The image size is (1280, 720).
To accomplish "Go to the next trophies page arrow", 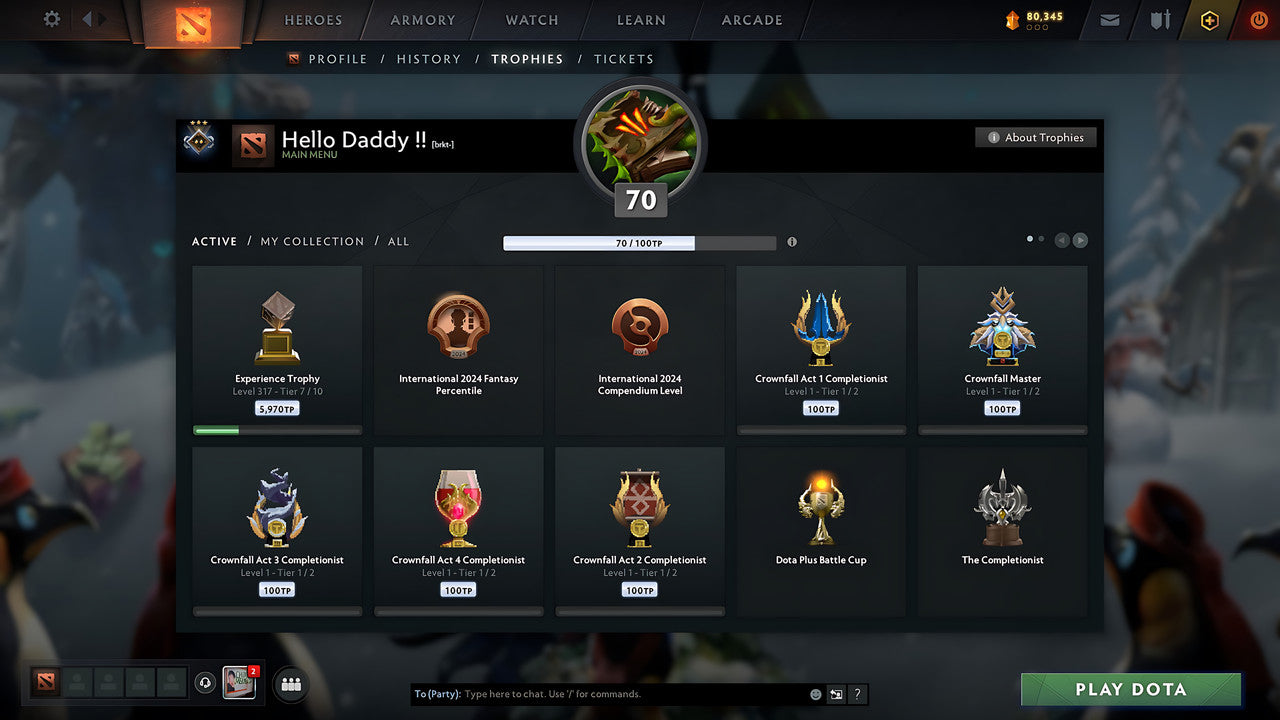I will coord(1080,240).
